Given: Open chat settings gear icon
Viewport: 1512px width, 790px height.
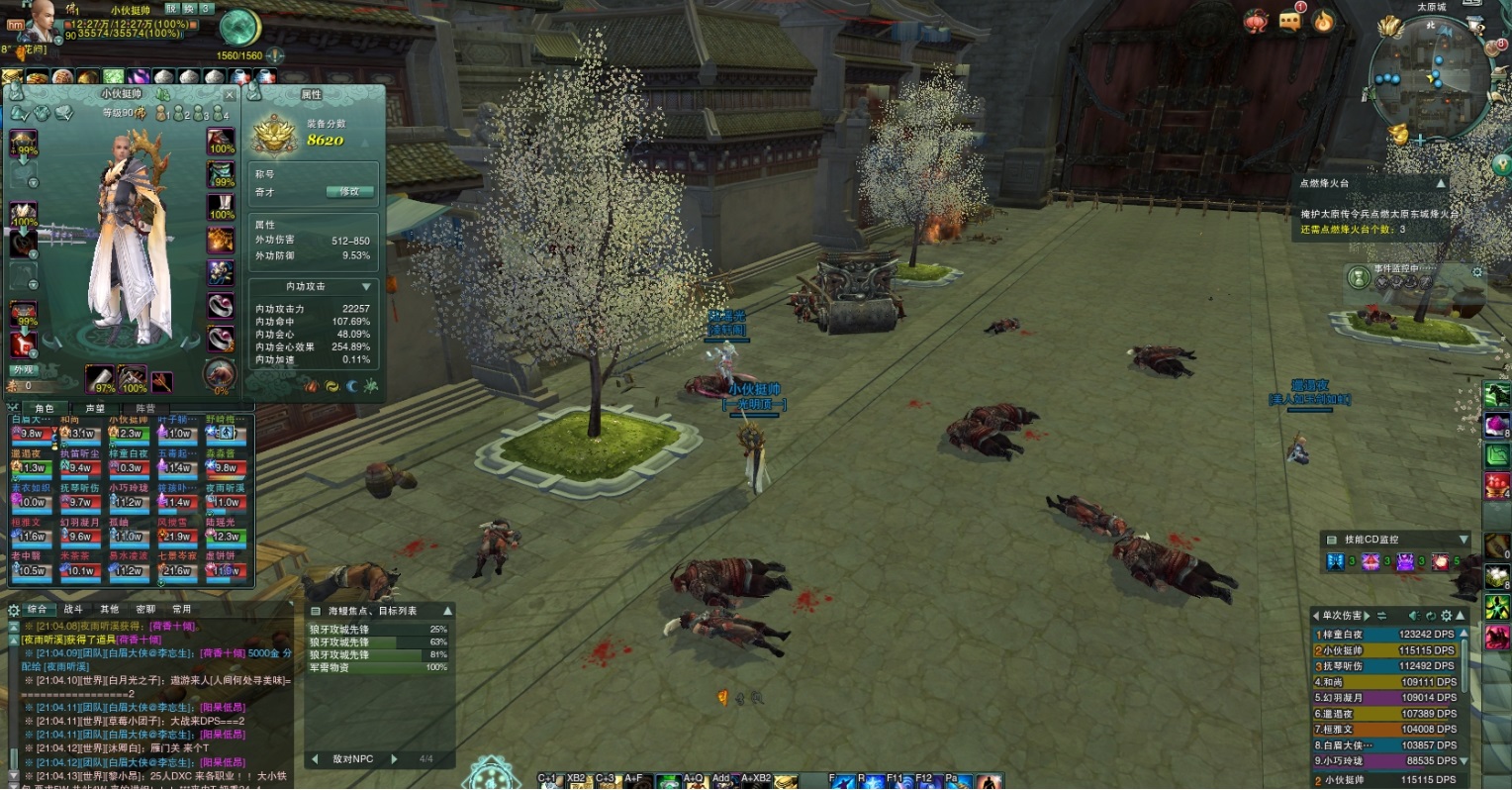Looking at the screenshot, I should 14,610.
